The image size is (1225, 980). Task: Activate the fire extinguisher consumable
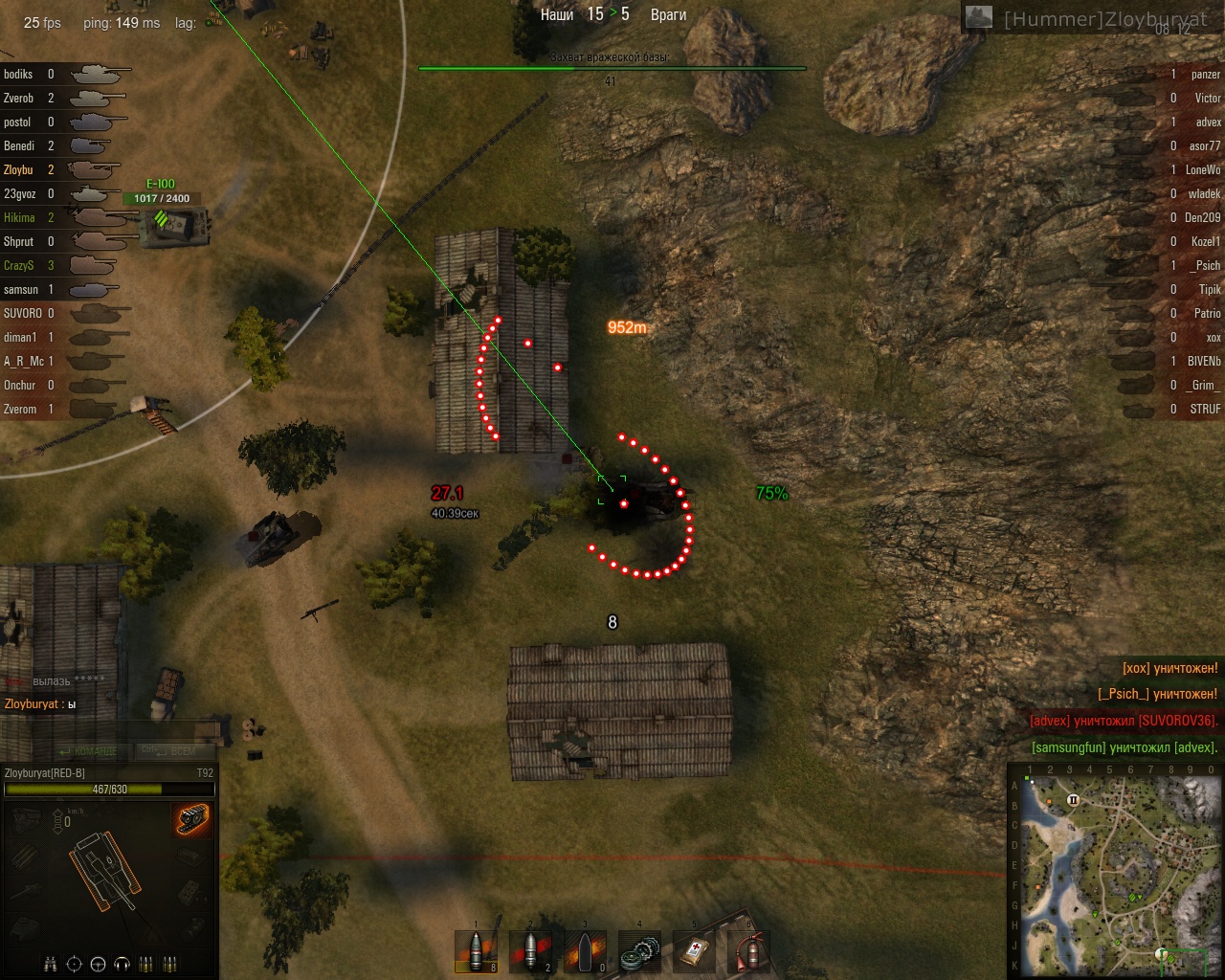point(748,953)
